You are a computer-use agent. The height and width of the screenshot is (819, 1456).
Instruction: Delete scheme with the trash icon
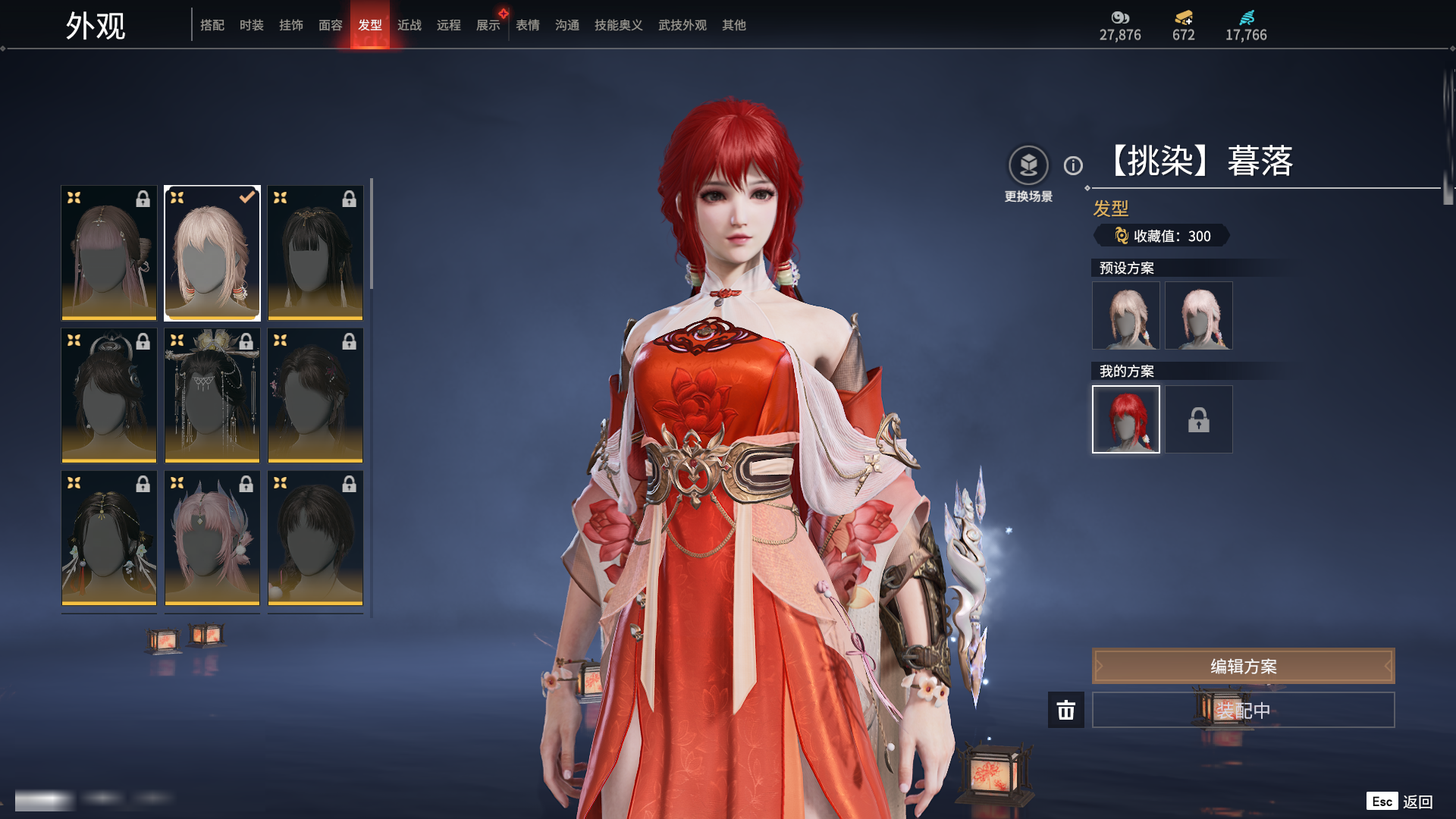coord(1066,710)
